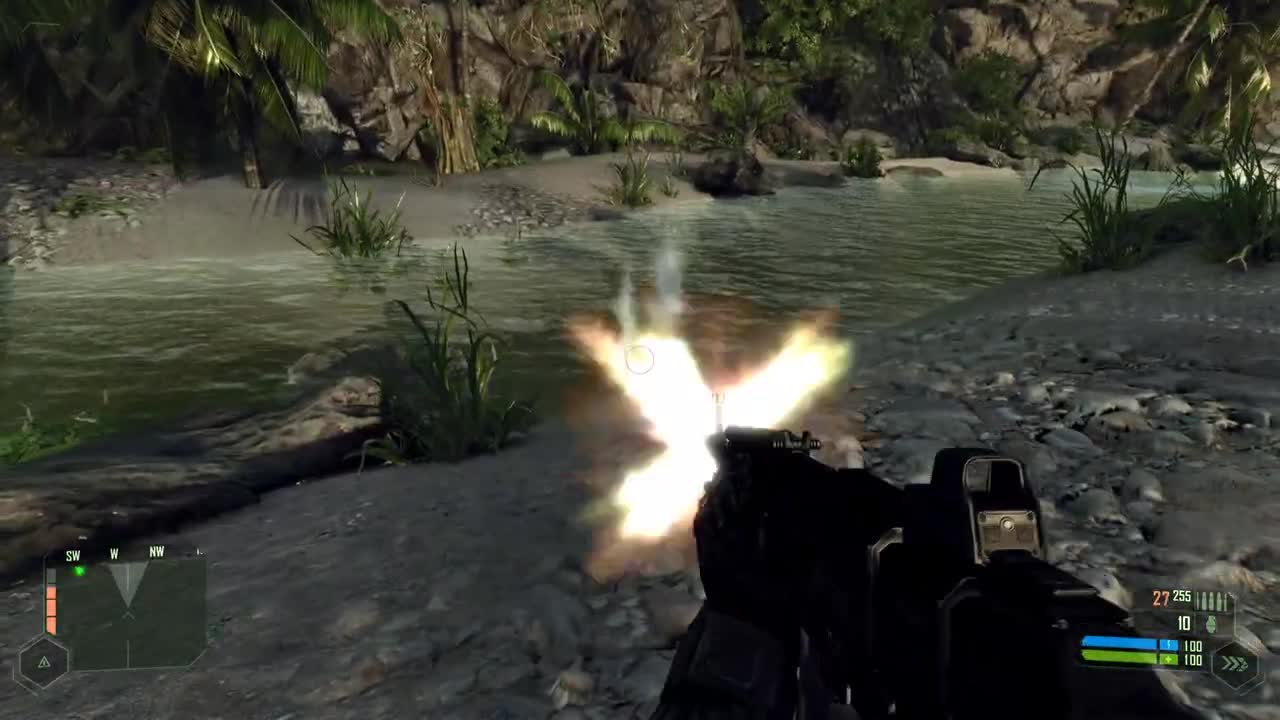Select the NW heading label on the compass
This screenshot has width=1280, height=720.
tap(156, 551)
